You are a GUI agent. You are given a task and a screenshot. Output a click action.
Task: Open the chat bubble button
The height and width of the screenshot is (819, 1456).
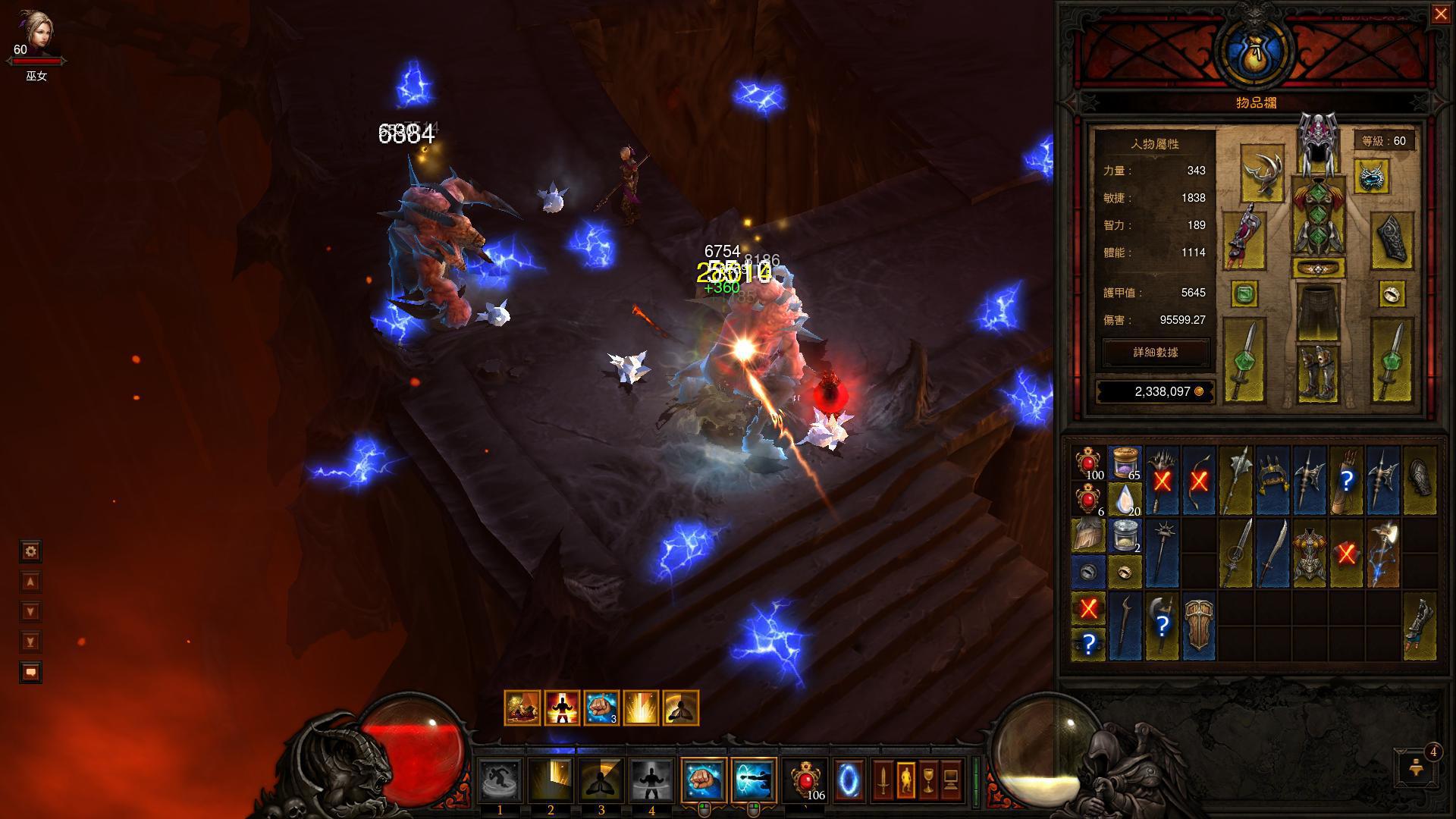[30, 673]
